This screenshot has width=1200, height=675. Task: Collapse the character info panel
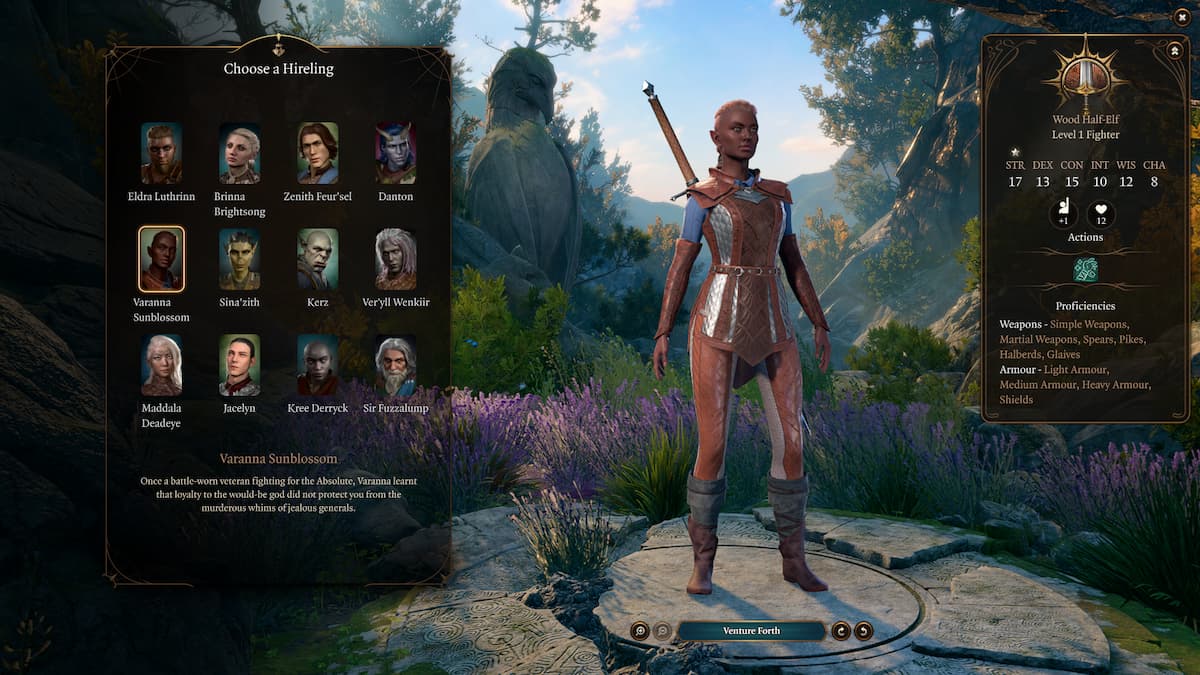(x=1173, y=50)
